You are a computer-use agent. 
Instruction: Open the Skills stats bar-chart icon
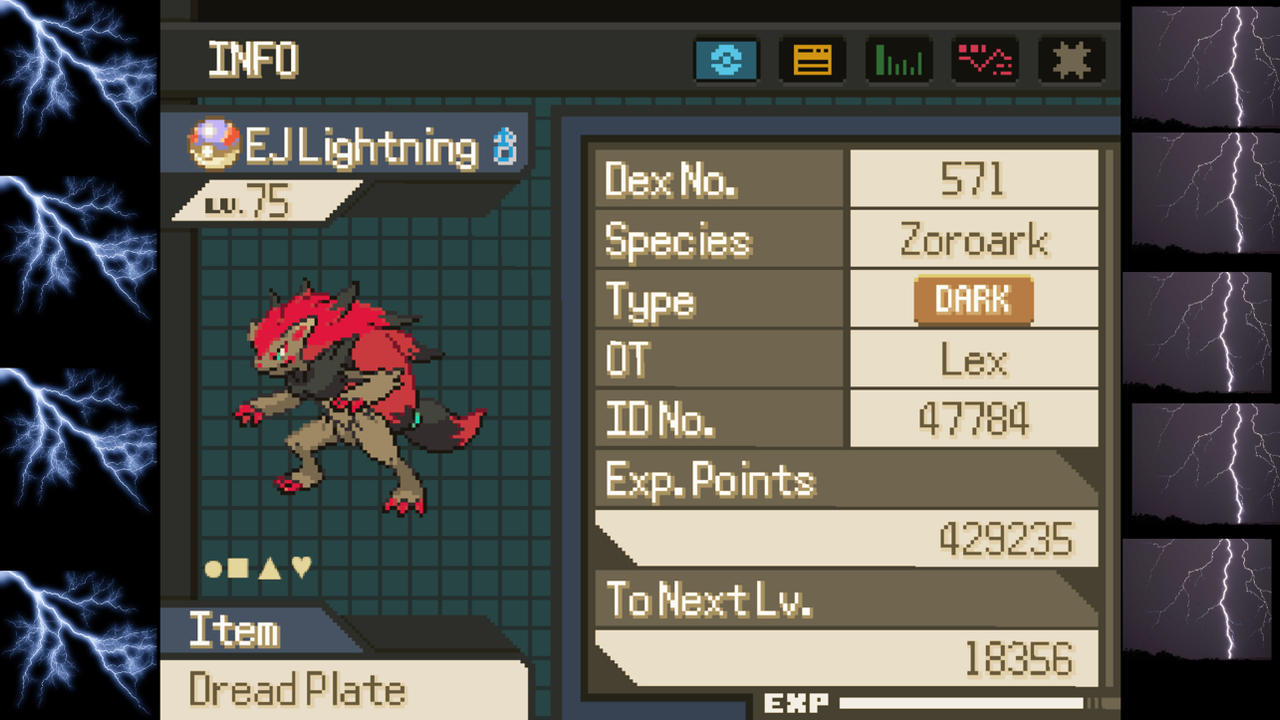(x=898, y=60)
